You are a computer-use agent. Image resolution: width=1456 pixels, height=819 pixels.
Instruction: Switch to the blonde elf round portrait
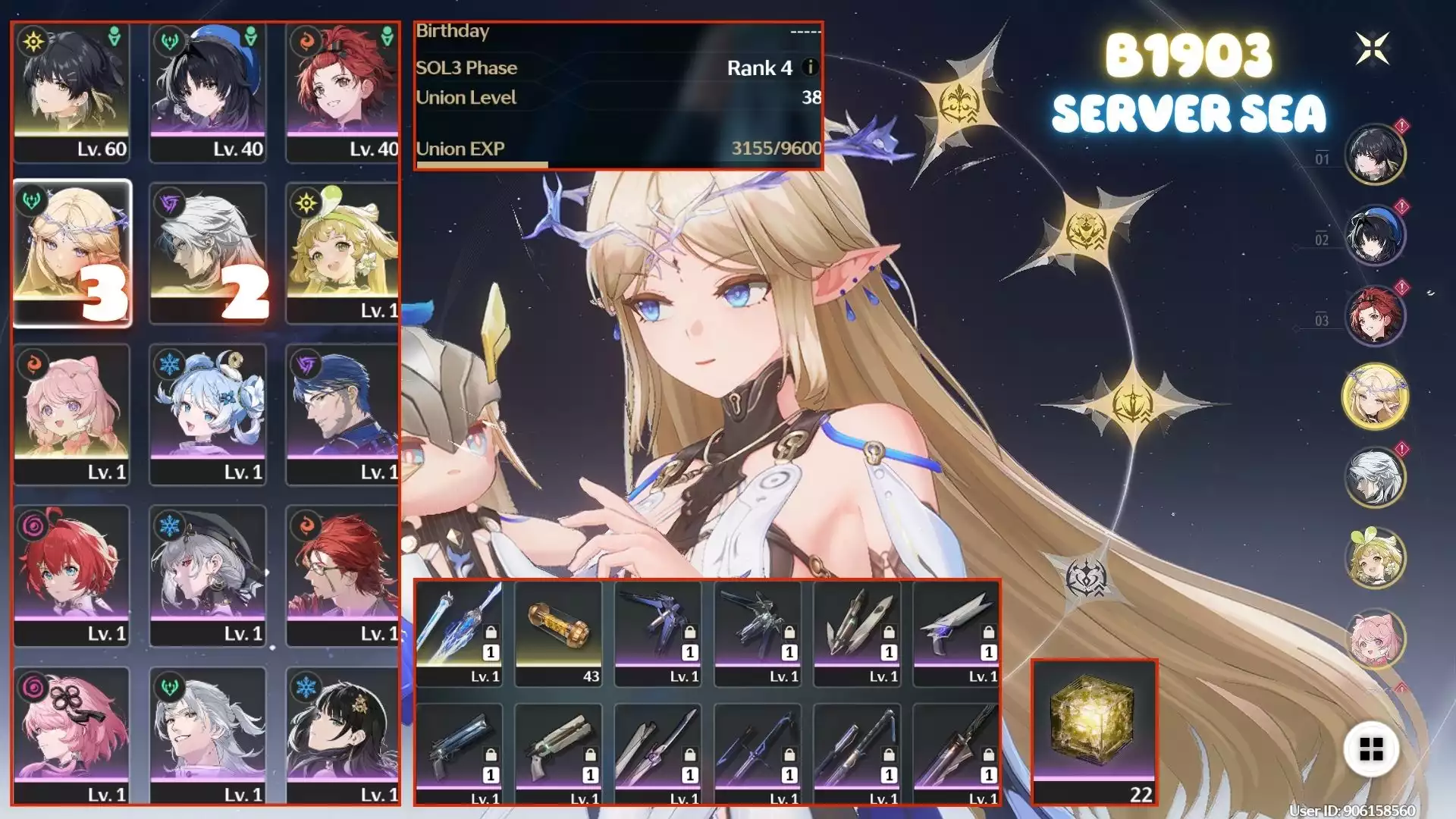(x=1375, y=397)
